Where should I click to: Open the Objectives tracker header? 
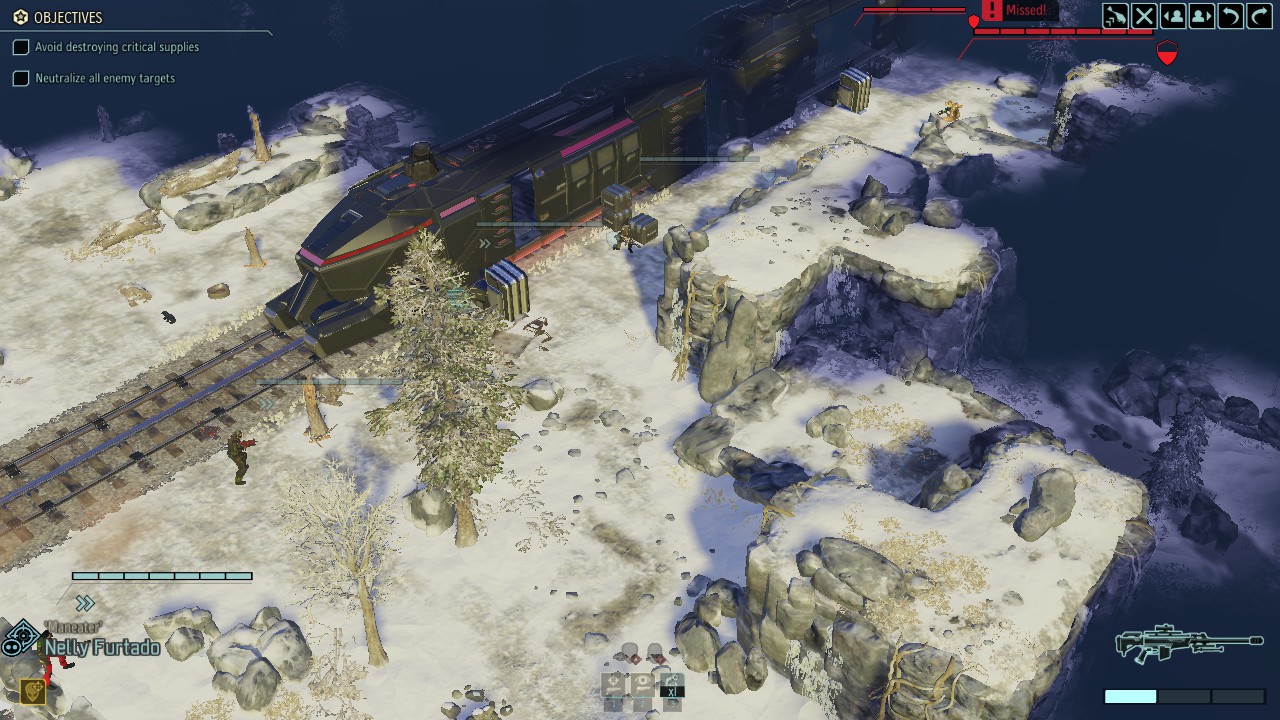(x=60, y=17)
